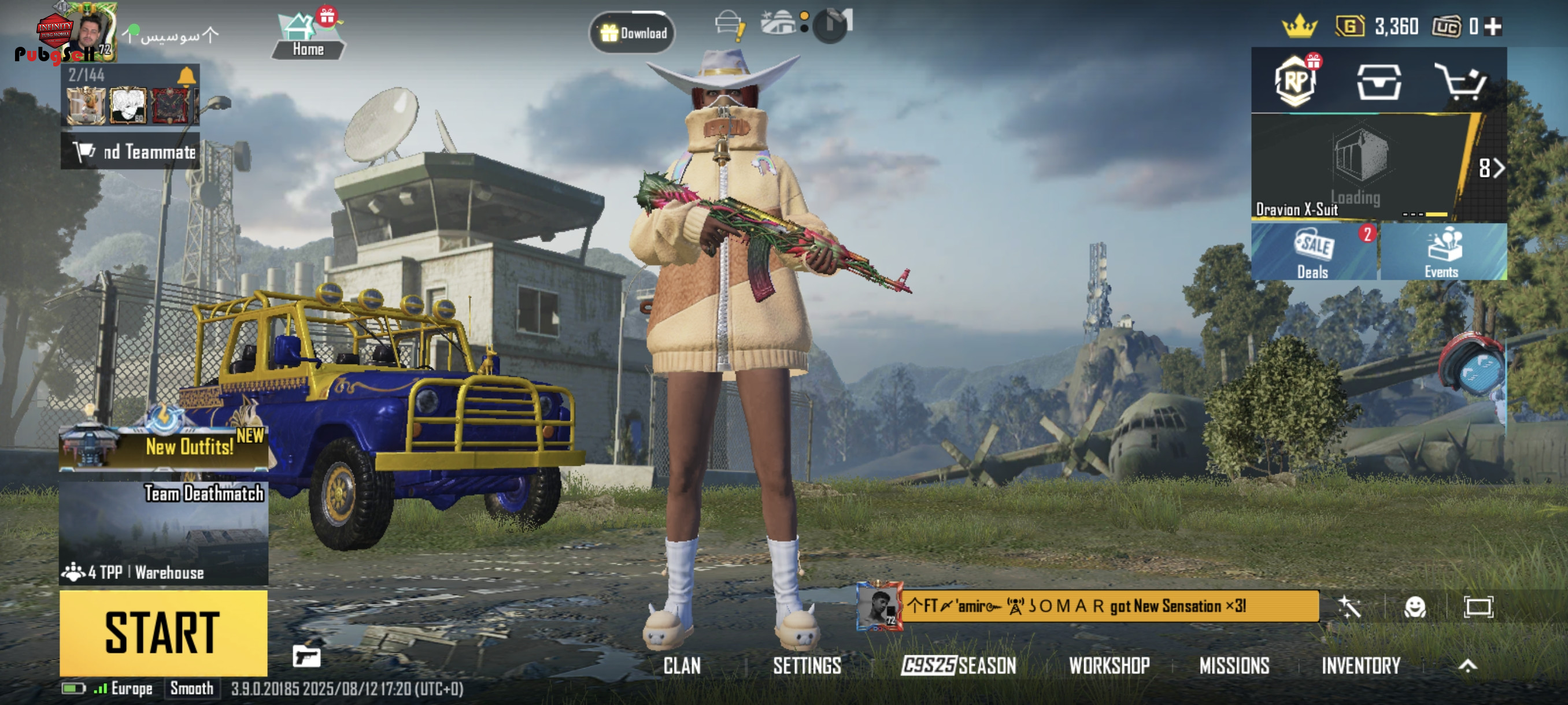The width and height of the screenshot is (1568, 705).
Task: Click the Download button
Action: point(633,33)
